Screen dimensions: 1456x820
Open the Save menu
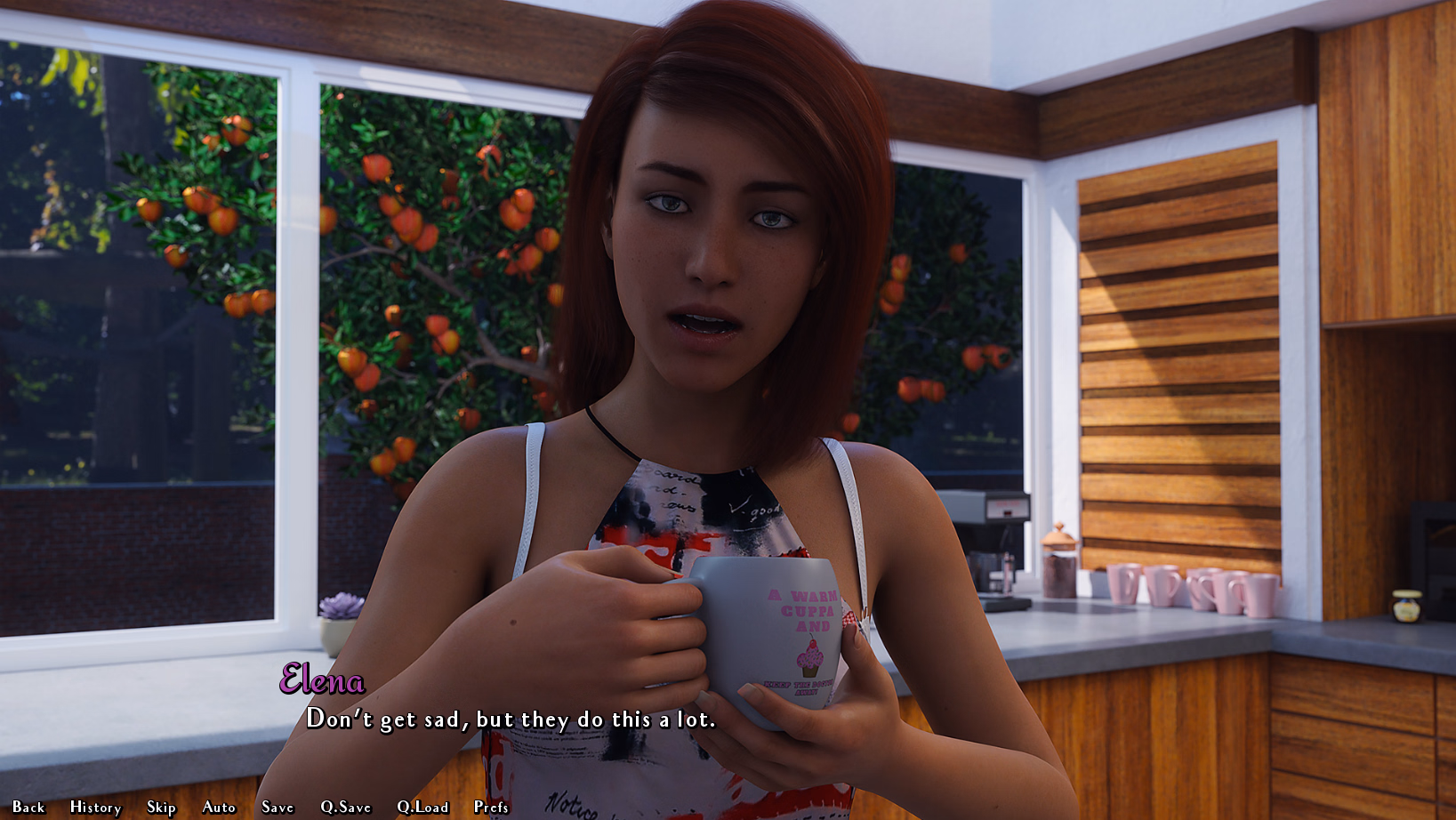(x=278, y=807)
